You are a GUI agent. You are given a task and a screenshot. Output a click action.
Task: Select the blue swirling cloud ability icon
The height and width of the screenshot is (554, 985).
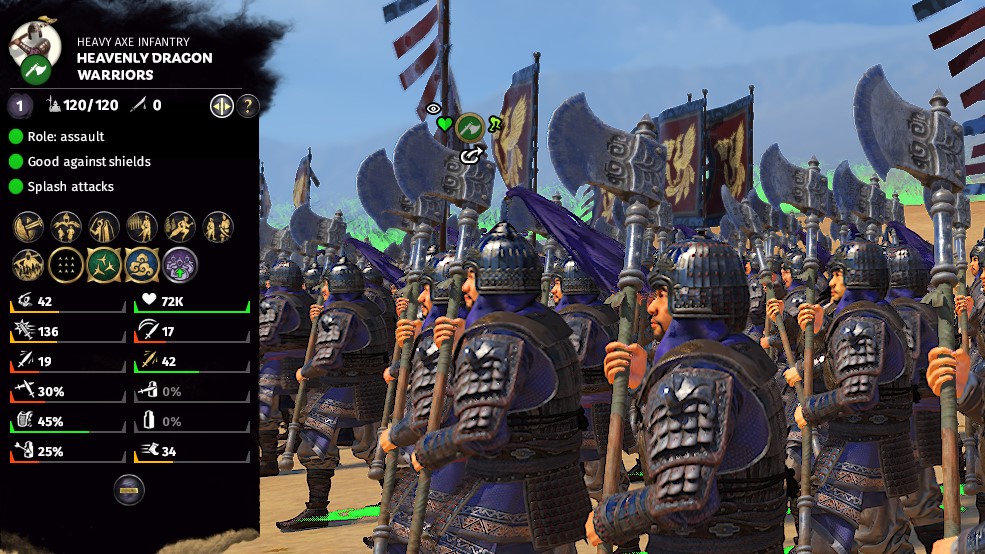pyautogui.click(x=142, y=265)
